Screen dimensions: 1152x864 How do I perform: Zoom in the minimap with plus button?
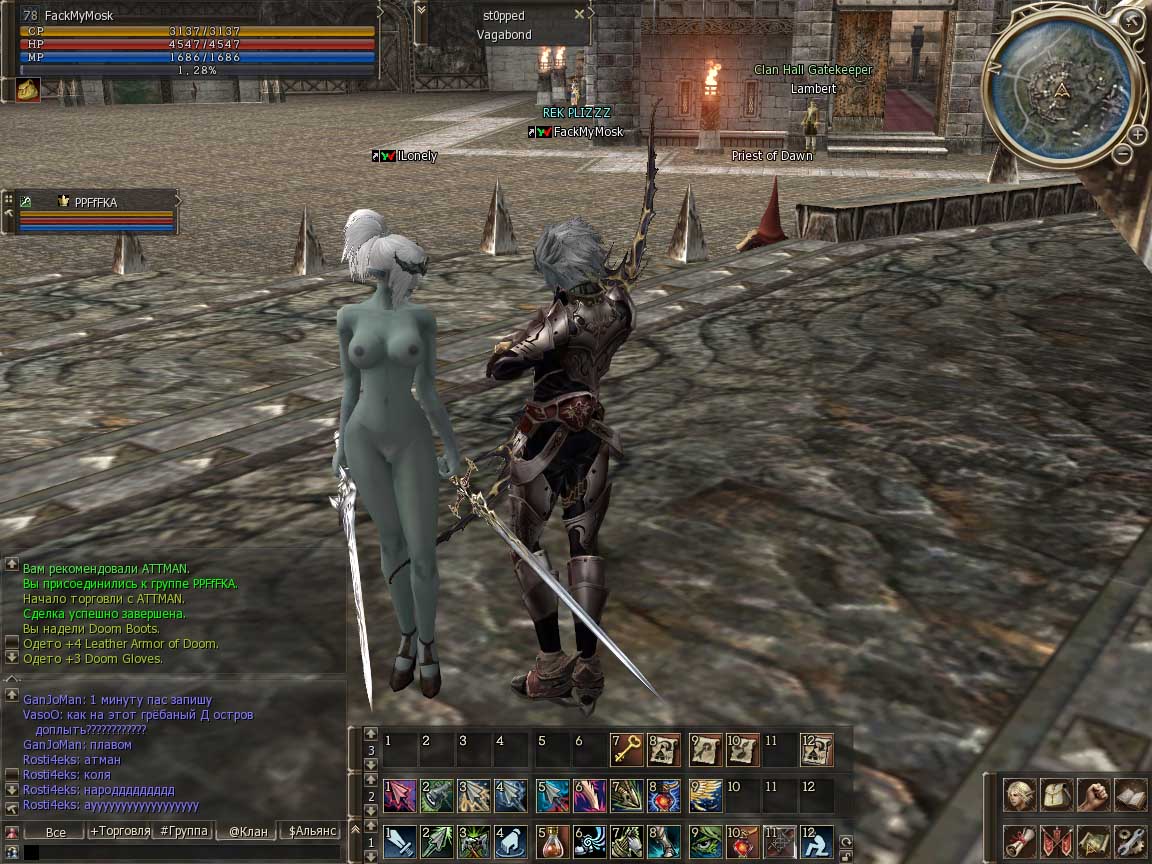click(1138, 134)
